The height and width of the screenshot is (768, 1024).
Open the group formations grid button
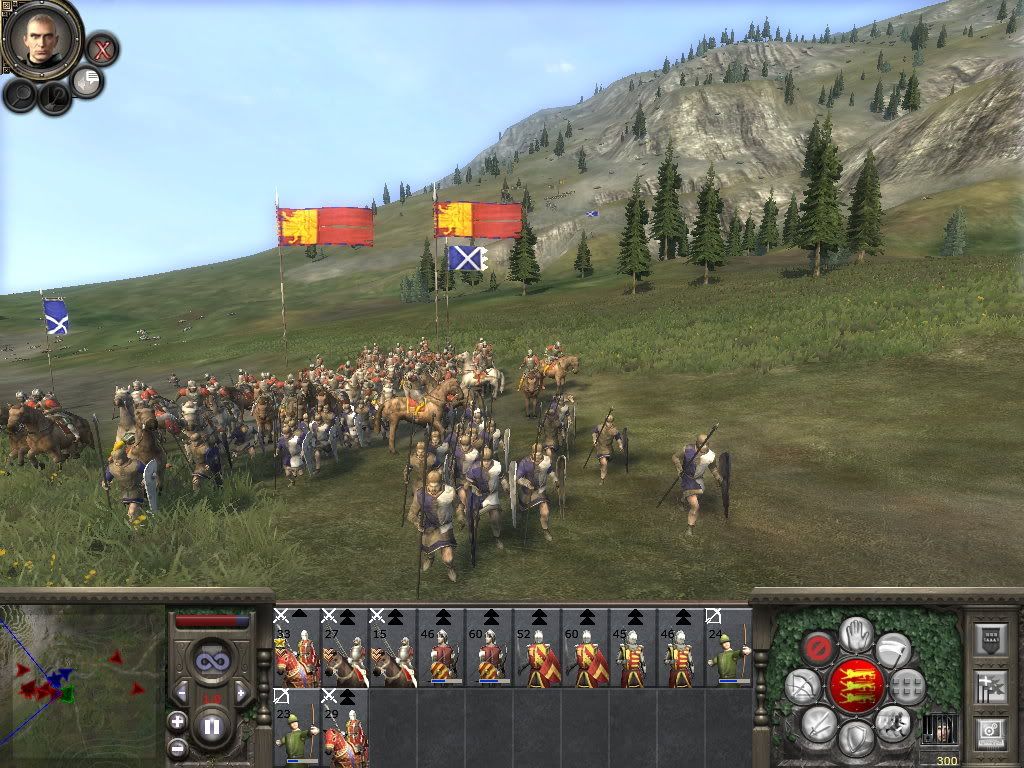(x=908, y=686)
